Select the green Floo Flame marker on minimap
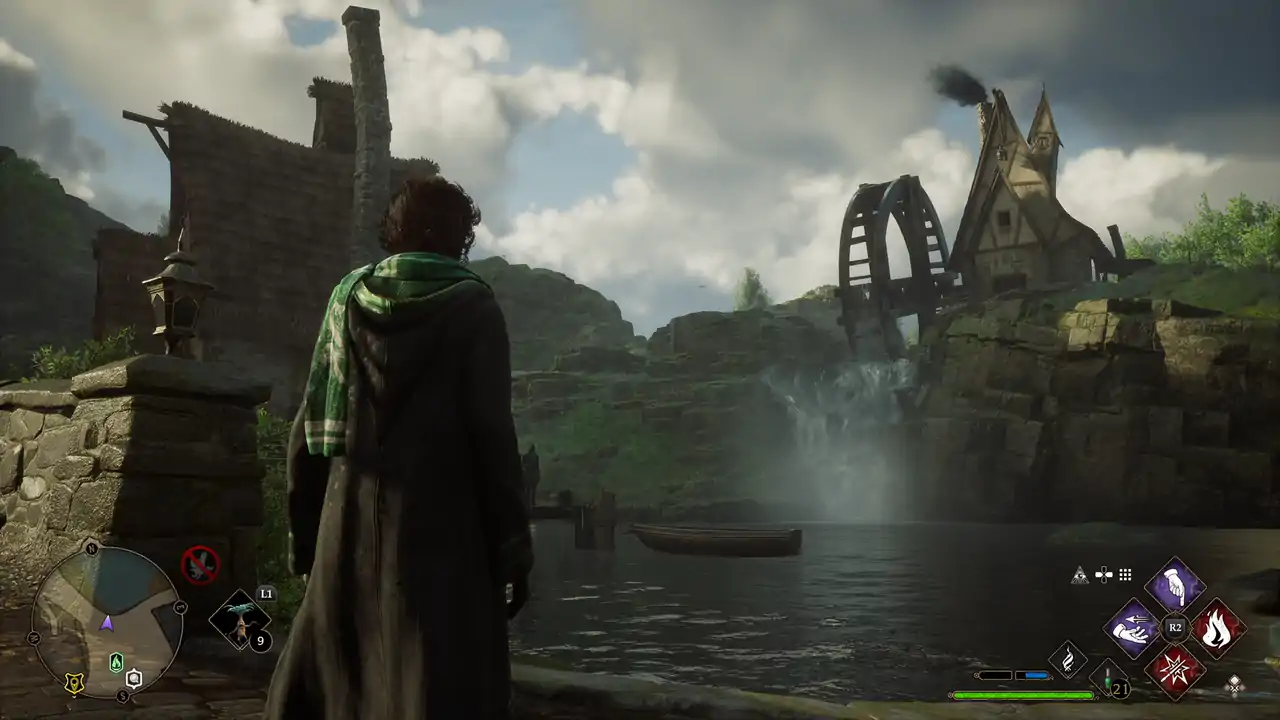The height and width of the screenshot is (720, 1280). tap(116, 661)
